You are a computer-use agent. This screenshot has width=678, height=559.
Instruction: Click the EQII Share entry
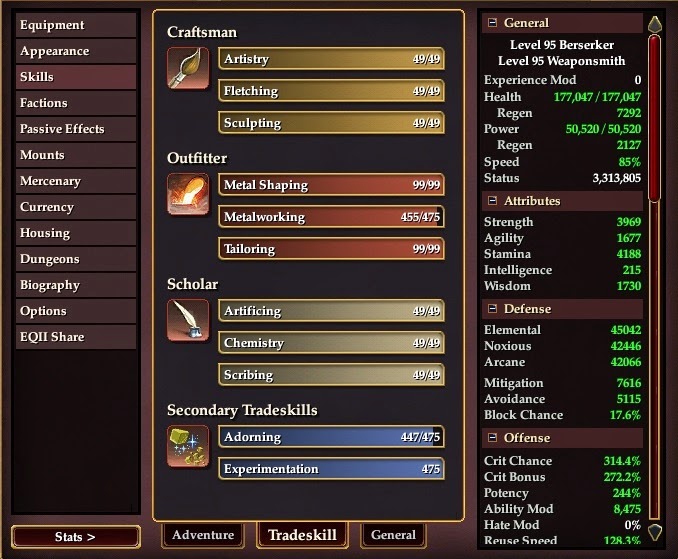(76, 337)
